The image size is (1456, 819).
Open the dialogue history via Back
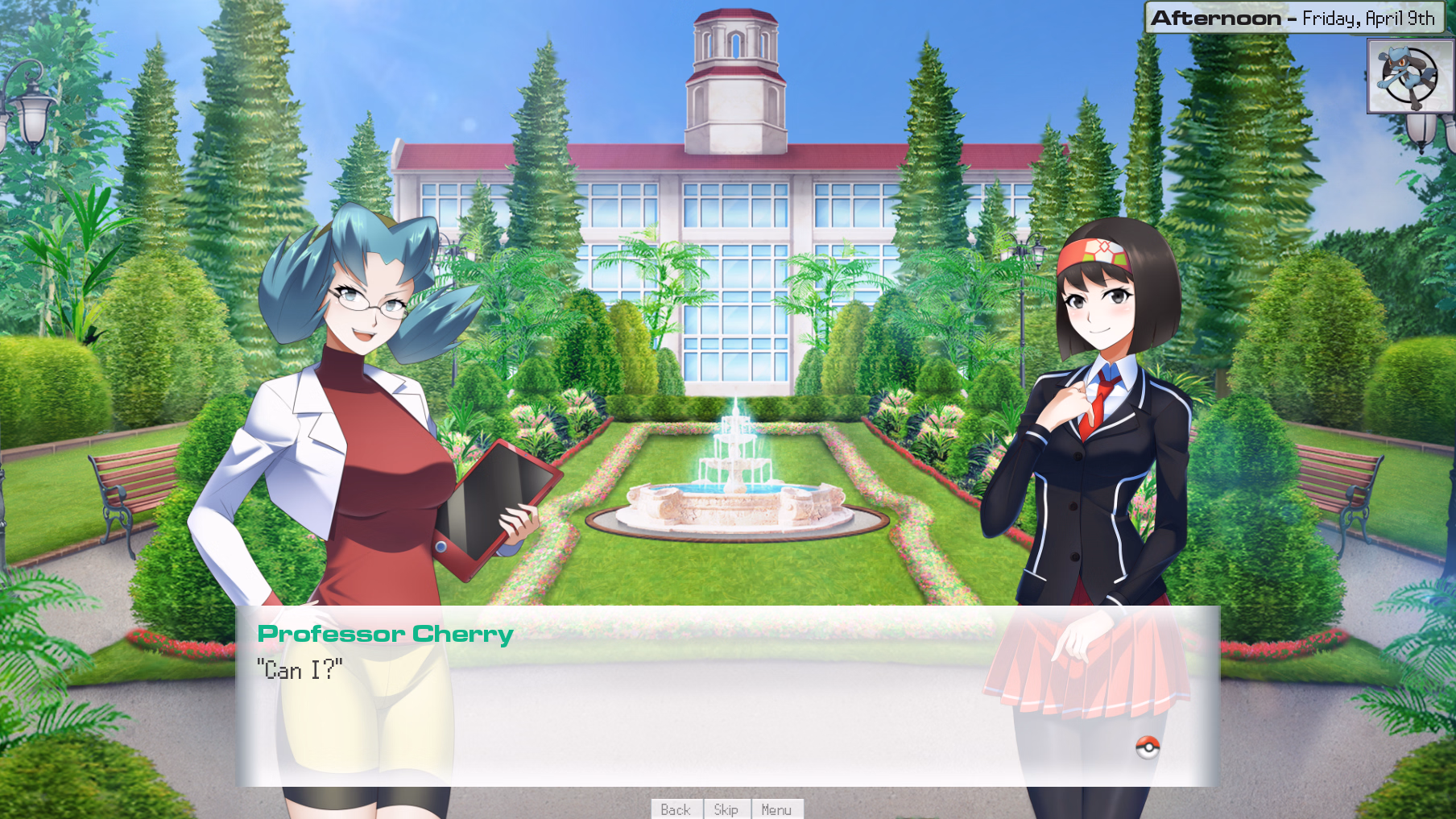(x=675, y=809)
